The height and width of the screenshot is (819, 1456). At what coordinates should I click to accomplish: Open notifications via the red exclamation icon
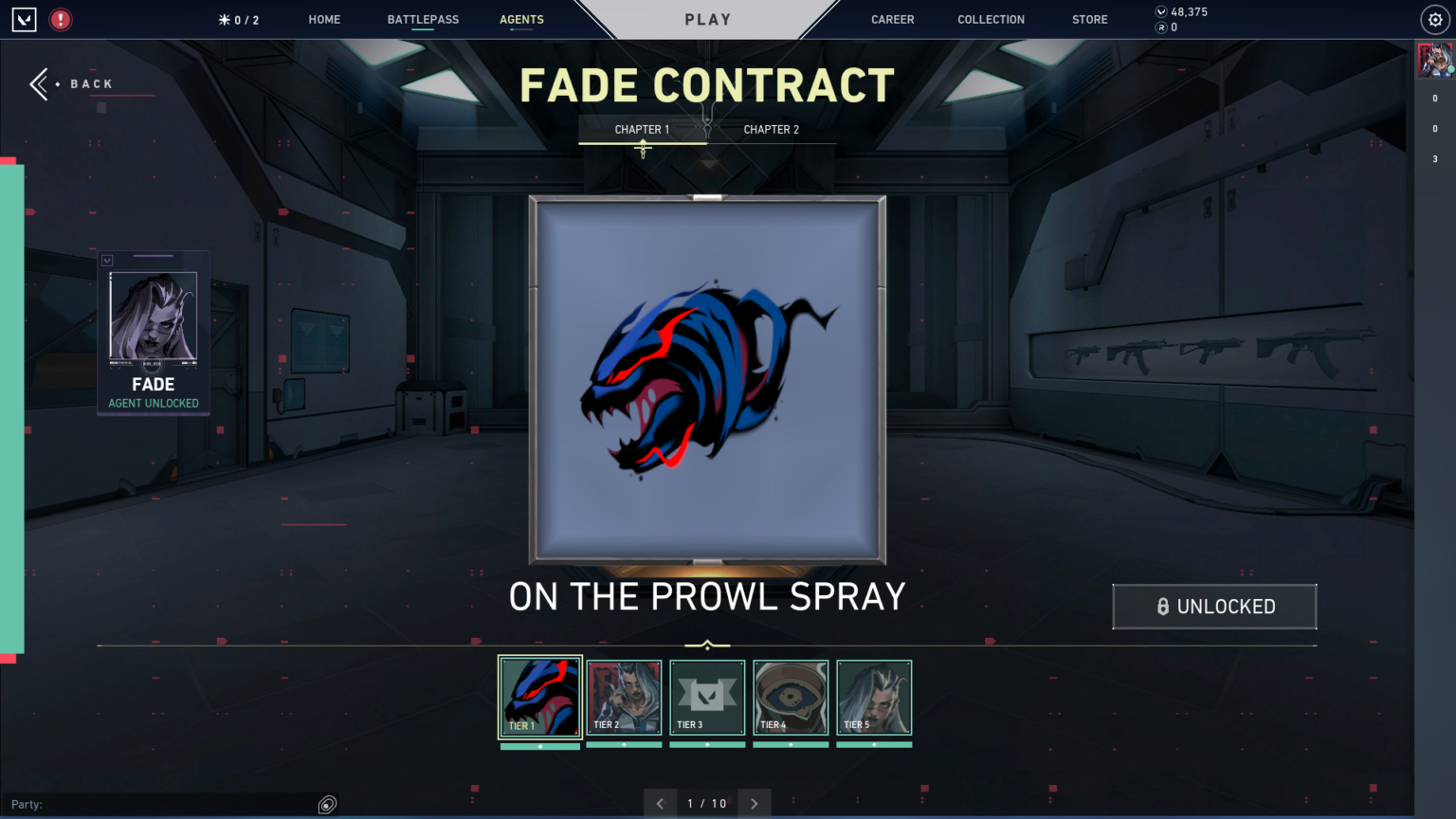click(60, 18)
